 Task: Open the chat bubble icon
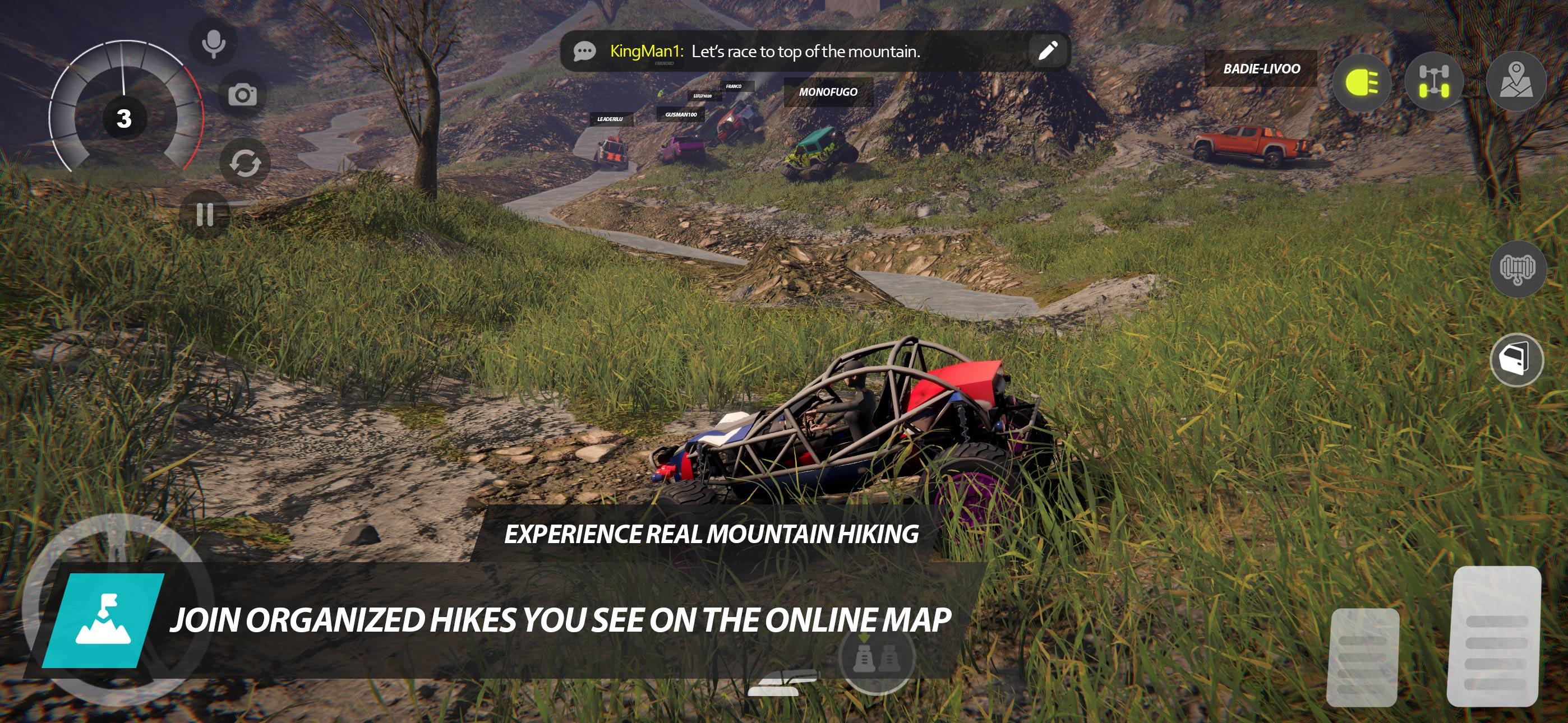[x=584, y=52]
